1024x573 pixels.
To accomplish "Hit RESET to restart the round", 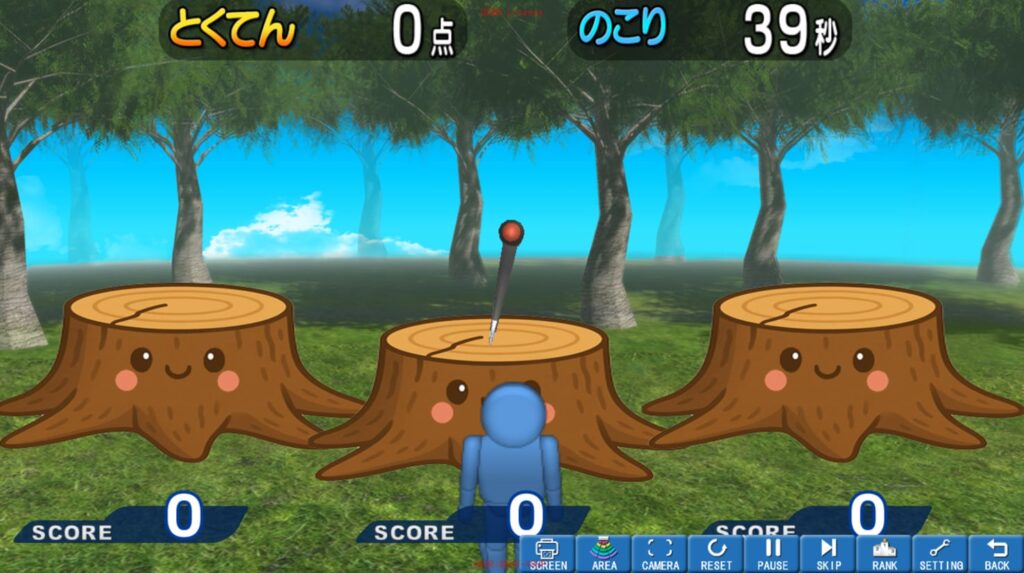I will coord(716,554).
